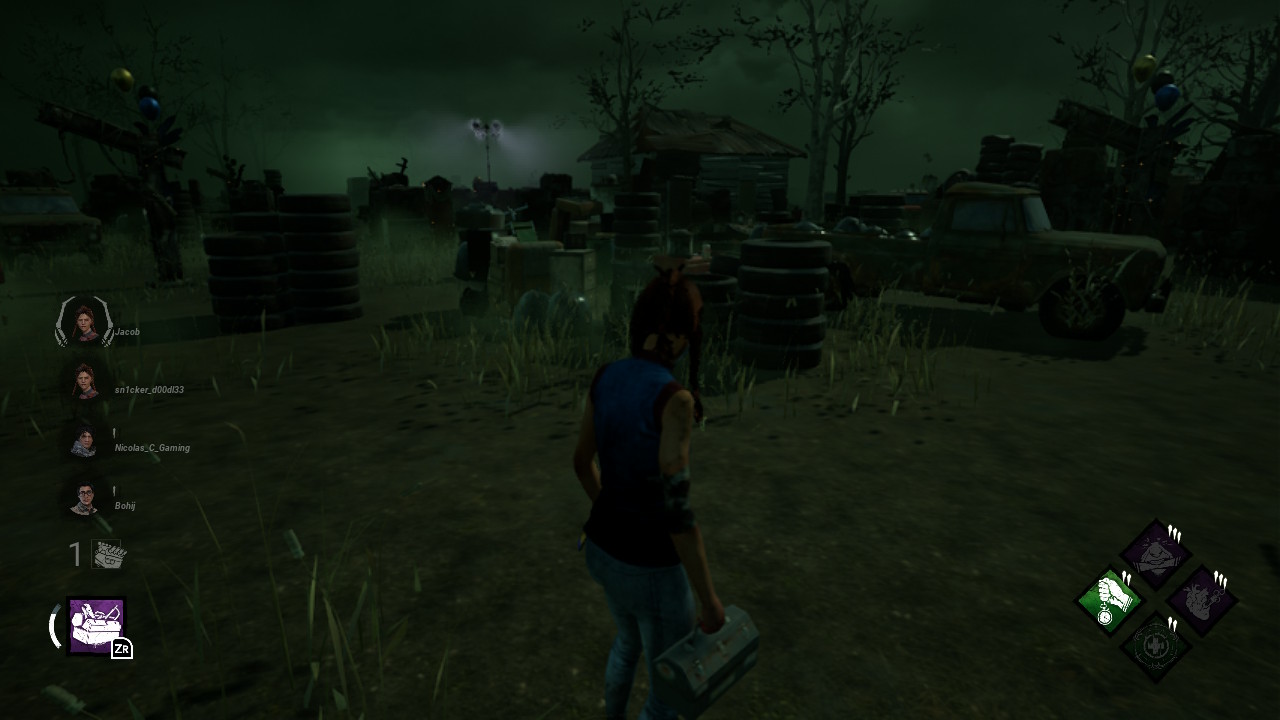The height and width of the screenshot is (720, 1280).
Task: Click the candles above the heart perk
Action: pos(1220,579)
